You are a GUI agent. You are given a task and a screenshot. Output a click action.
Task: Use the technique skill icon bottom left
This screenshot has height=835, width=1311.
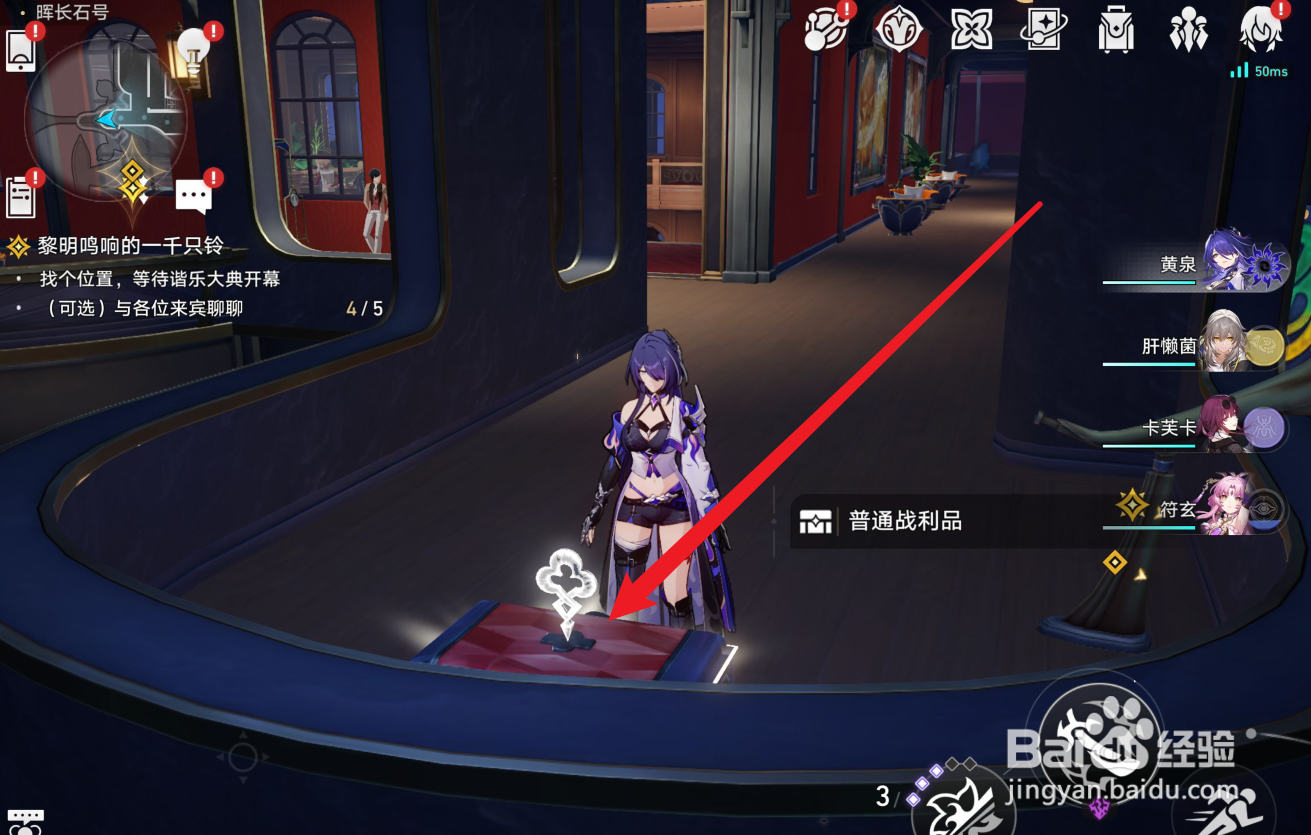(x=27, y=822)
